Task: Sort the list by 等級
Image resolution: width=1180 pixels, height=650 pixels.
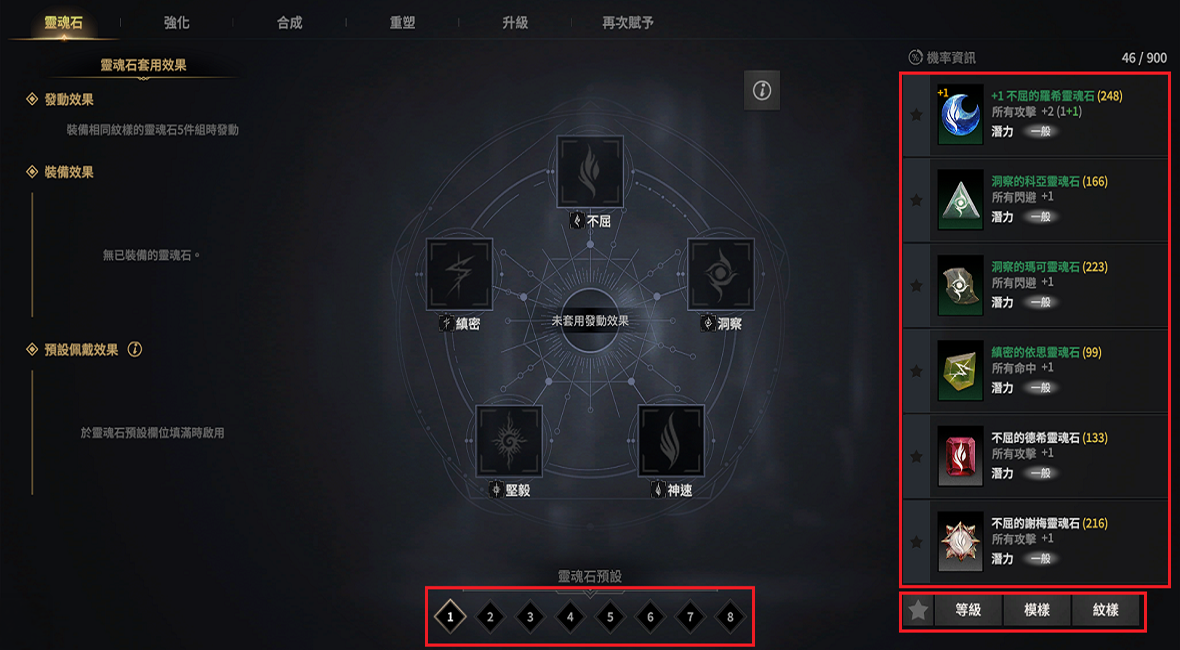Action: [968, 610]
